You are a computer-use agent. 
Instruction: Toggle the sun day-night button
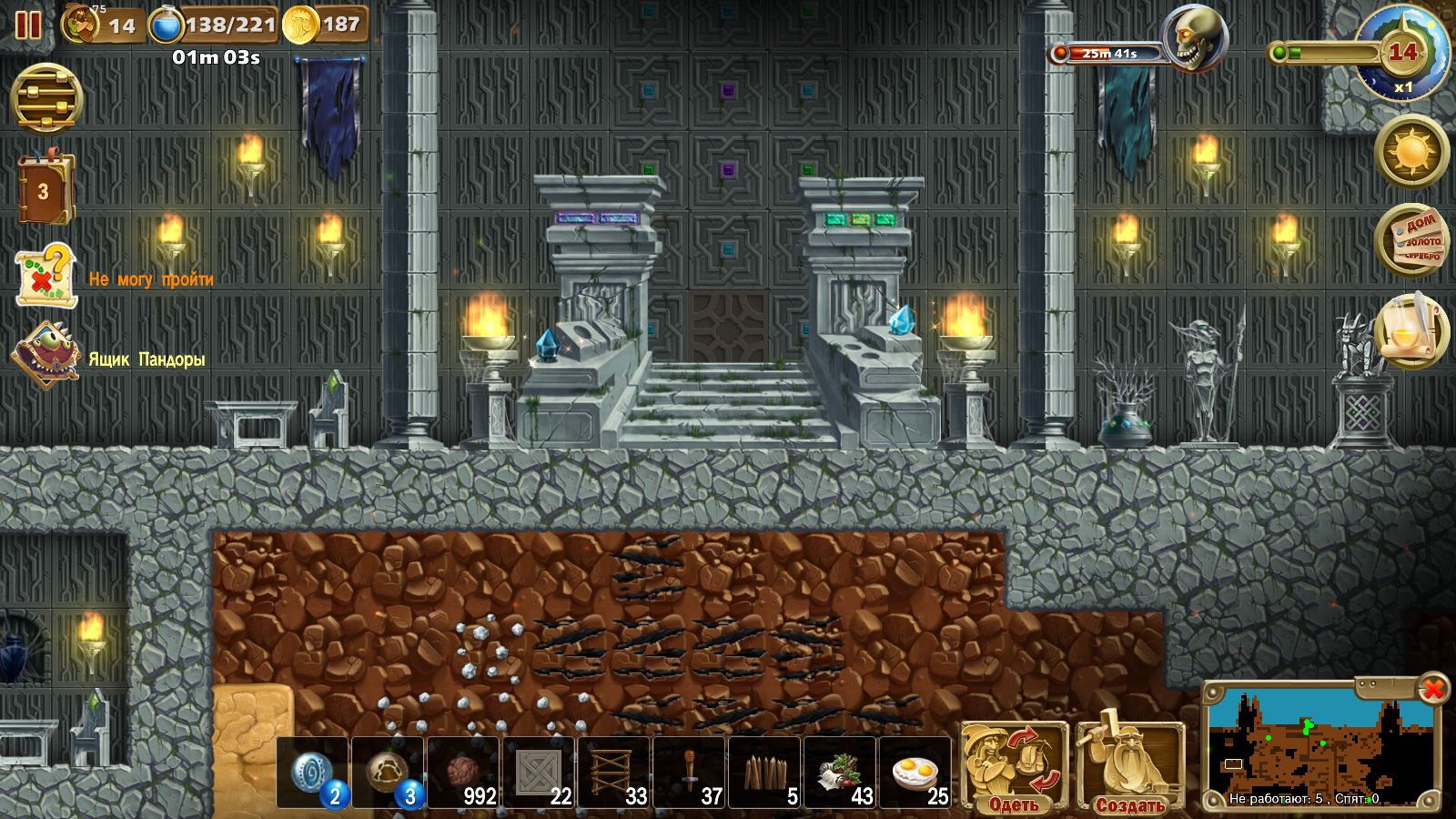tap(1411, 151)
